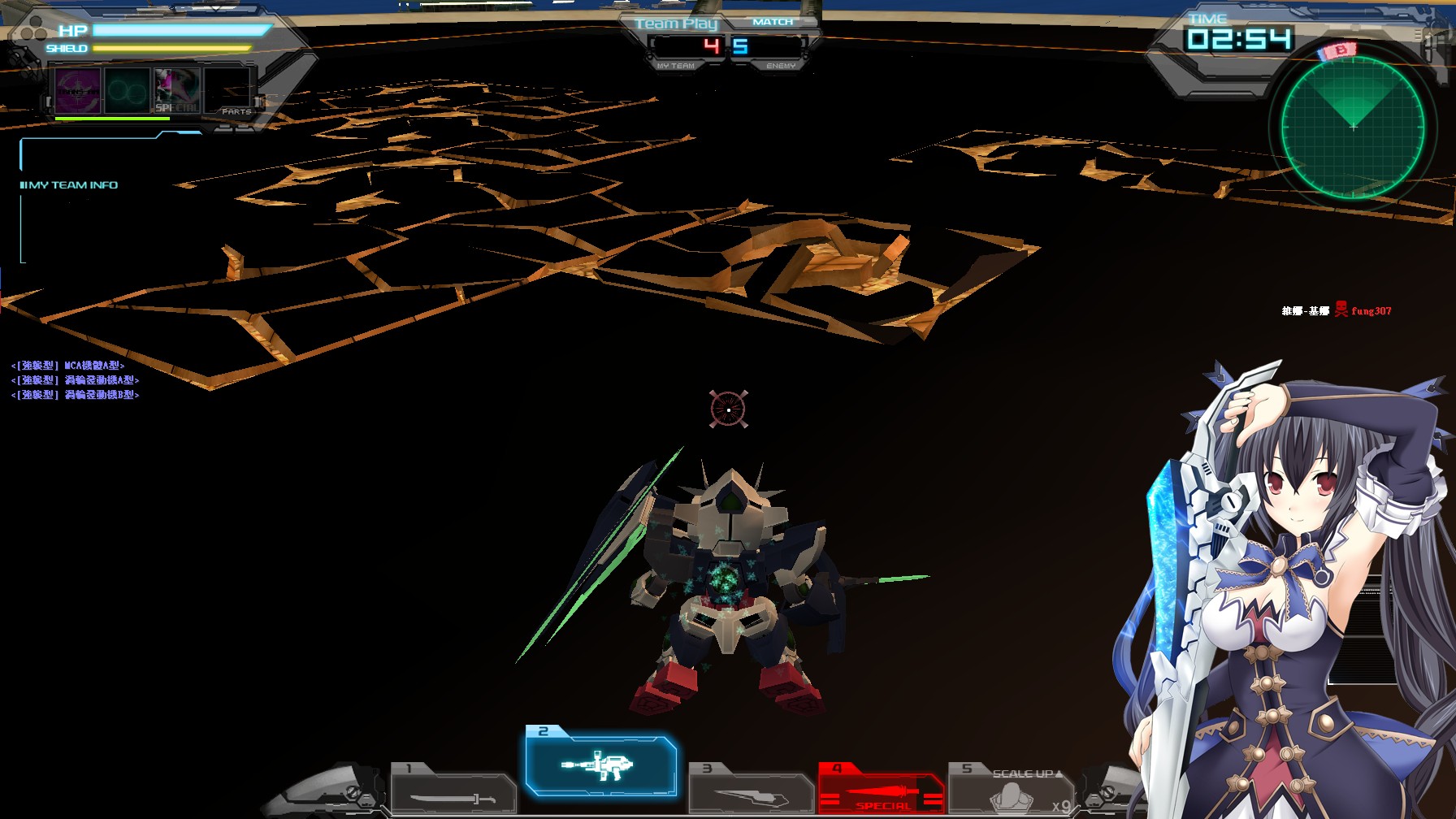Image resolution: width=1456 pixels, height=819 pixels.
Task: Toggle the second skill slot with circle emblem
Action: (x=126, y=93)
